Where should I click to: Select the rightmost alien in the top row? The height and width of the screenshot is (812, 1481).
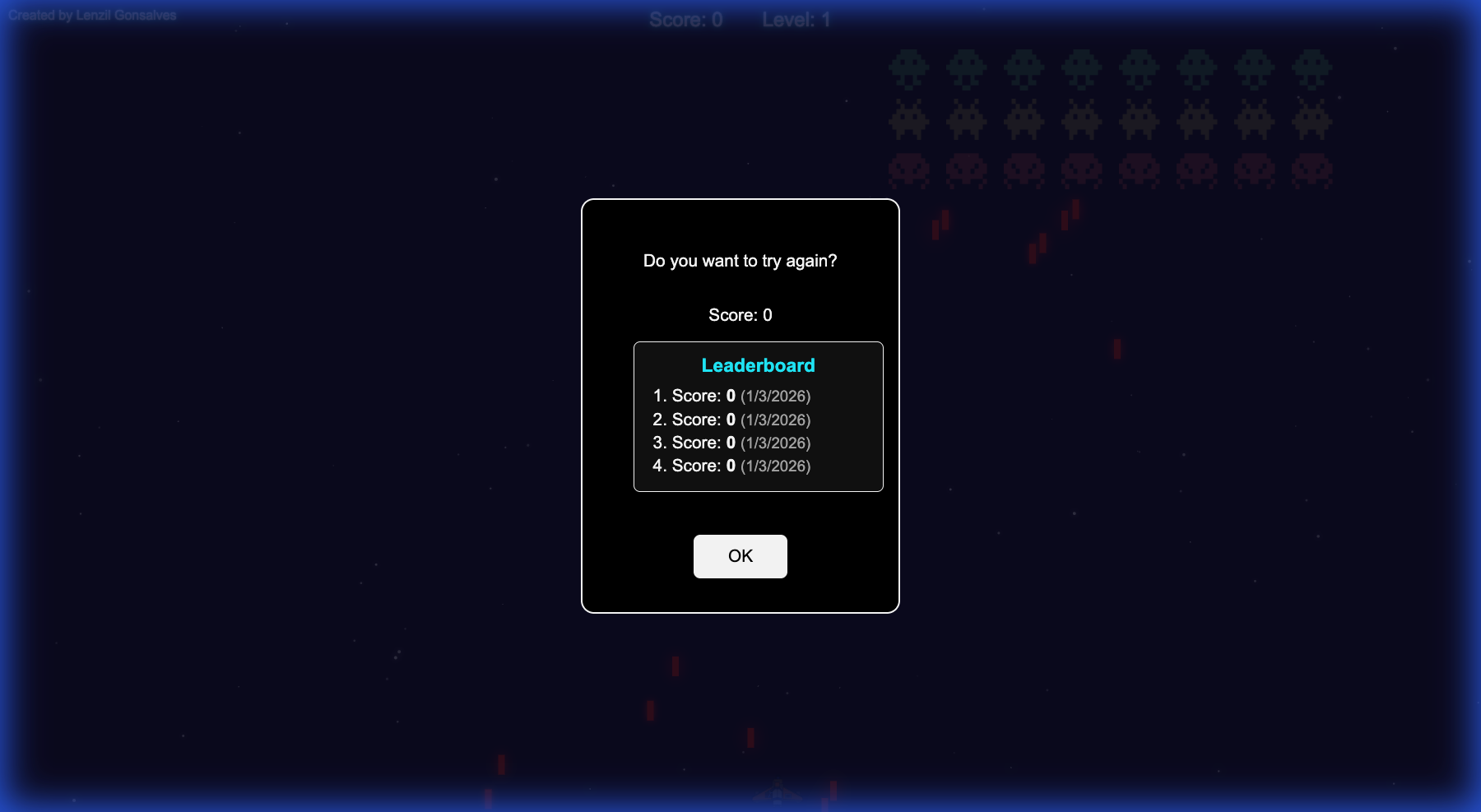(x=1312, y=67)
